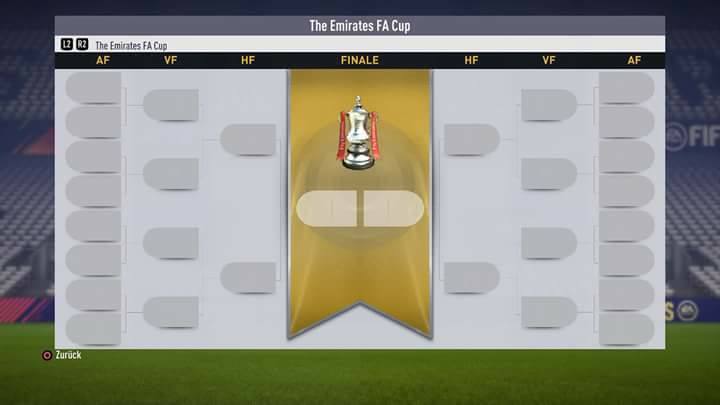This screenshot has width=720, height=405.
Task: Open the Finale match slot
Action: tap(360, 208)
